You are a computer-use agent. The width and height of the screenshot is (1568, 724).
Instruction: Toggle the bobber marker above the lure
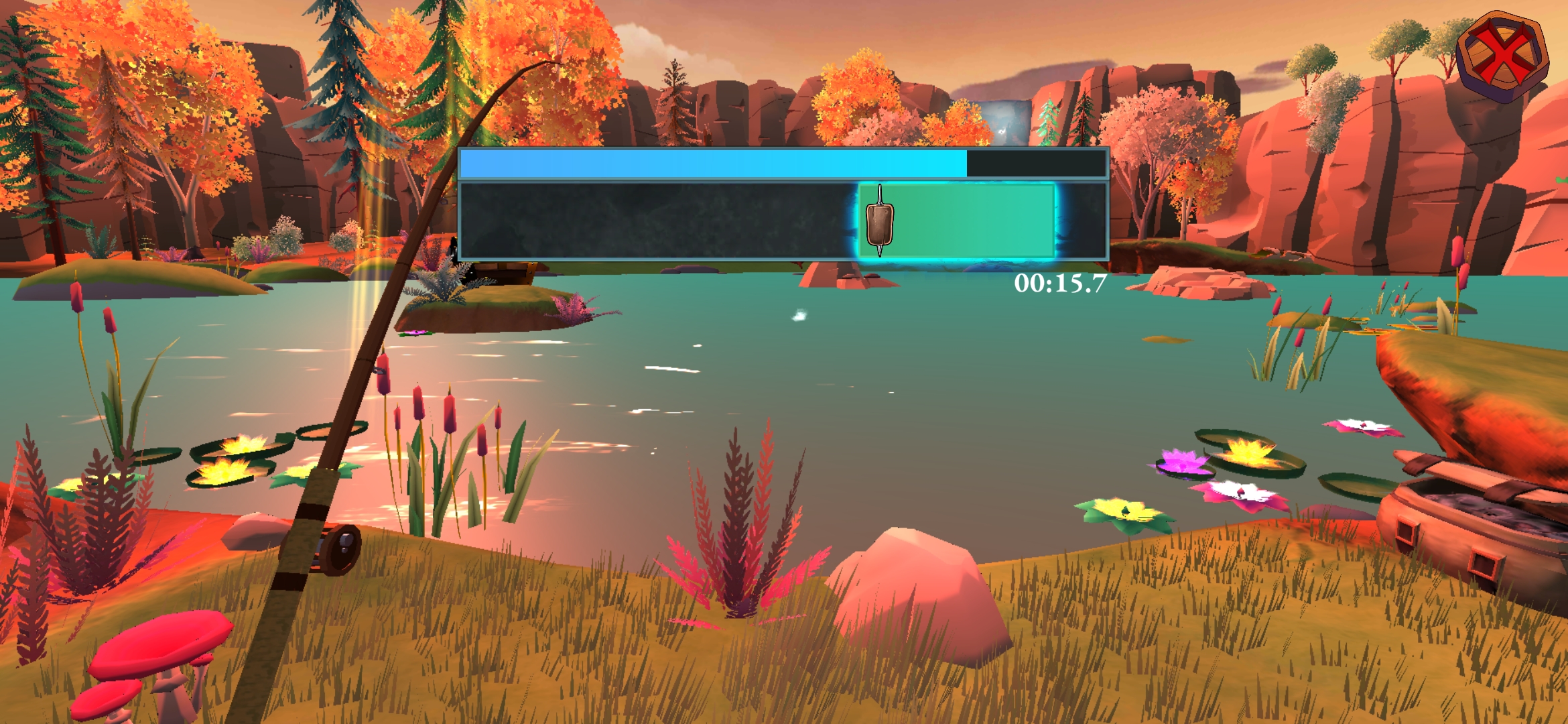click(880, 194)
